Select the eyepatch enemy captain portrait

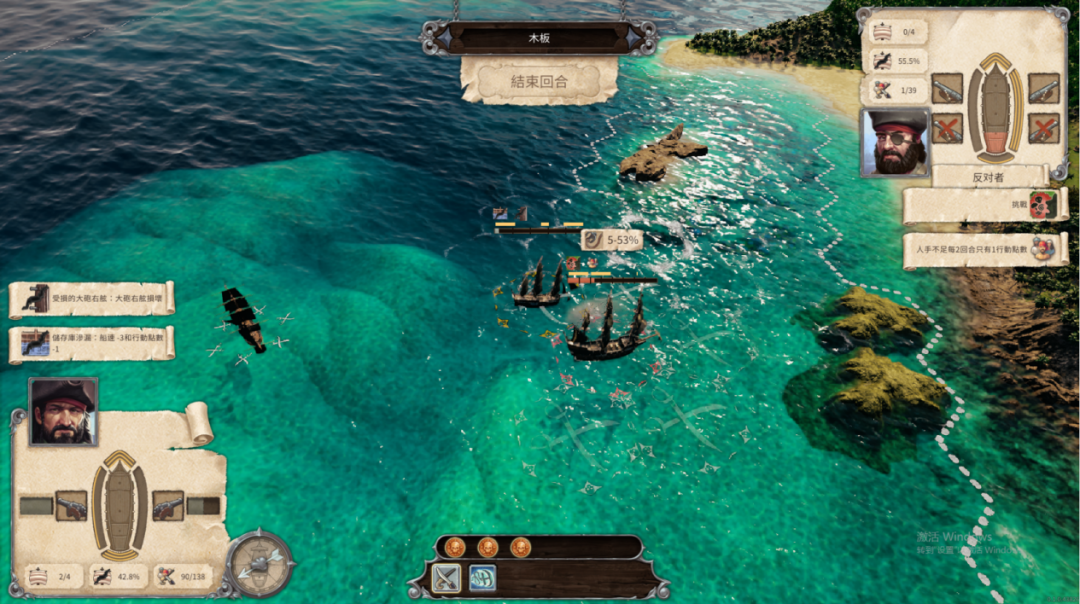pyautogui.click(x=895, y=142)
